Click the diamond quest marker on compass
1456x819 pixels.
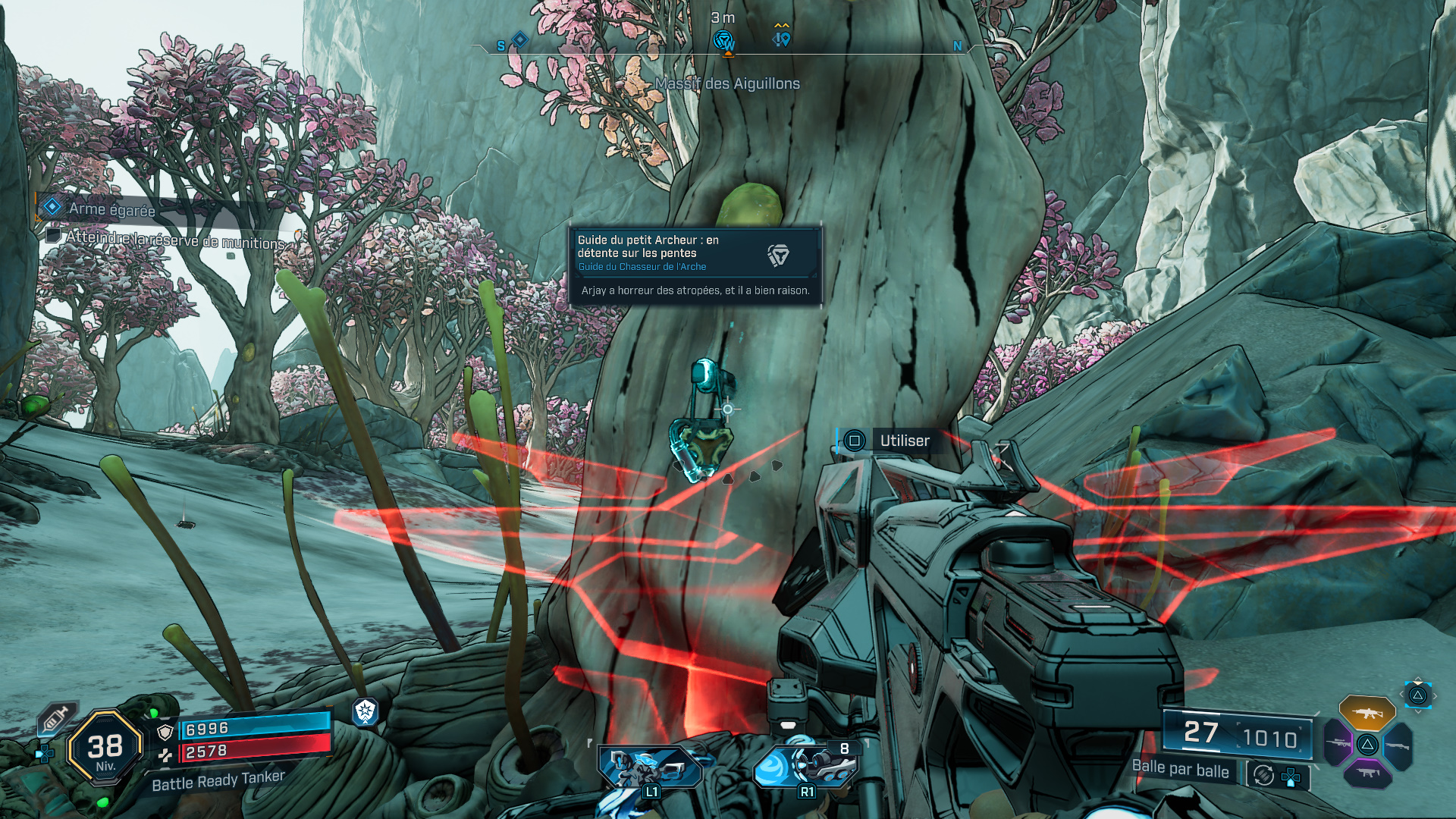point(520,39)
